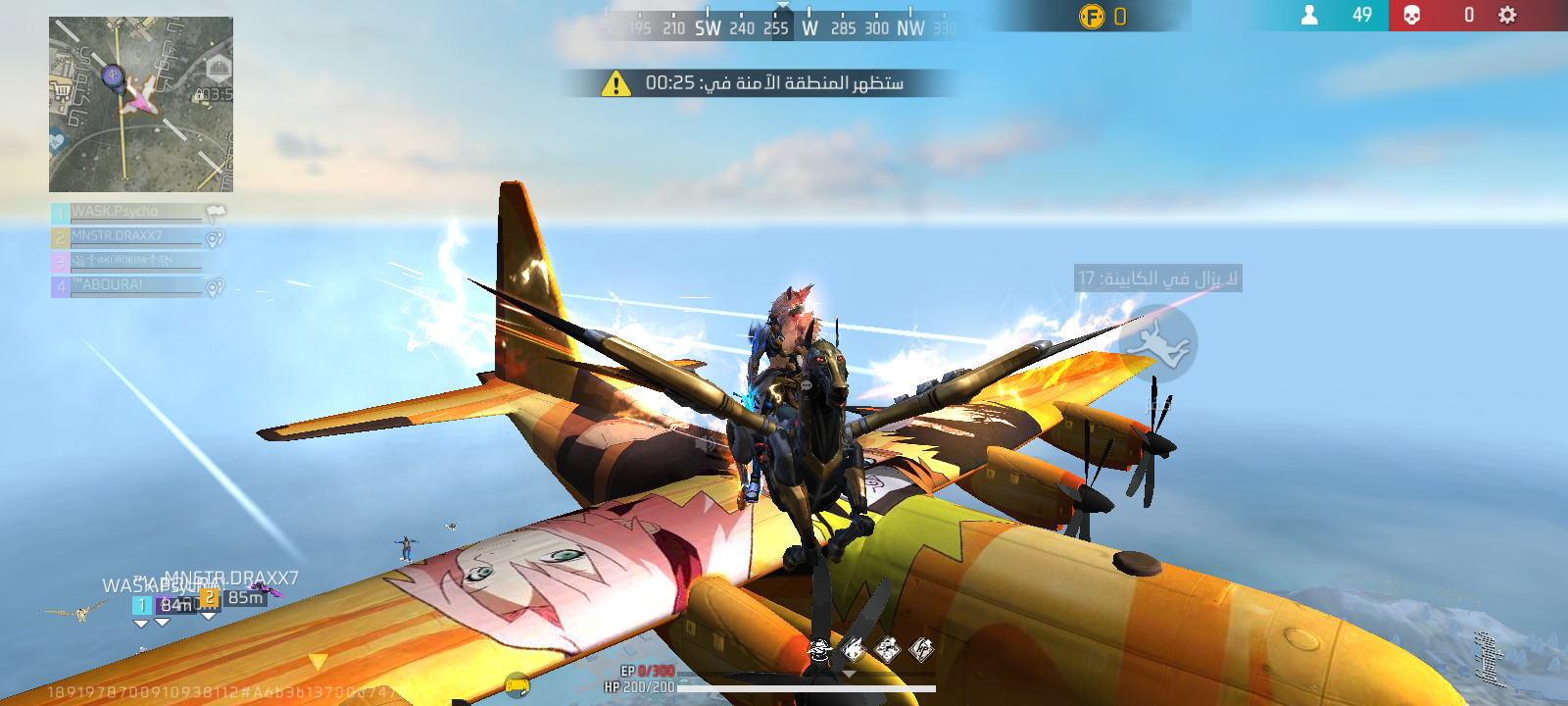Tap the yellow scroll icon
Screen dimensions: 1568x706
point(516,685)
